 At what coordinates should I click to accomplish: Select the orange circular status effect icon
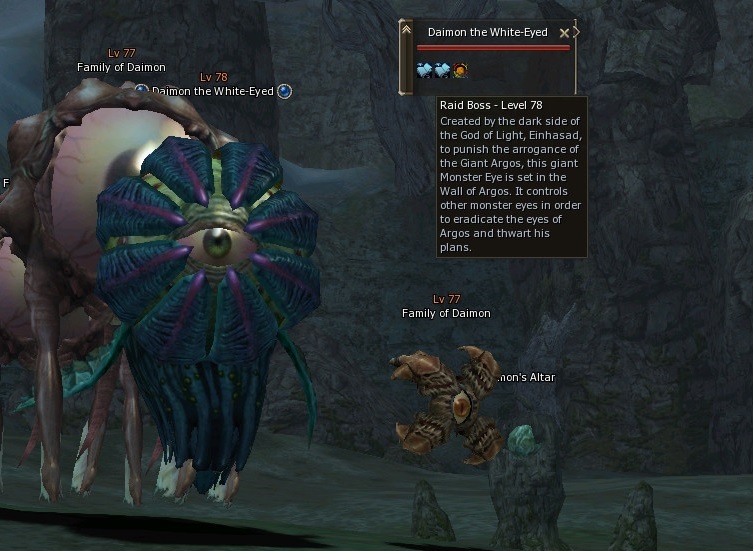tap(460, 70)
